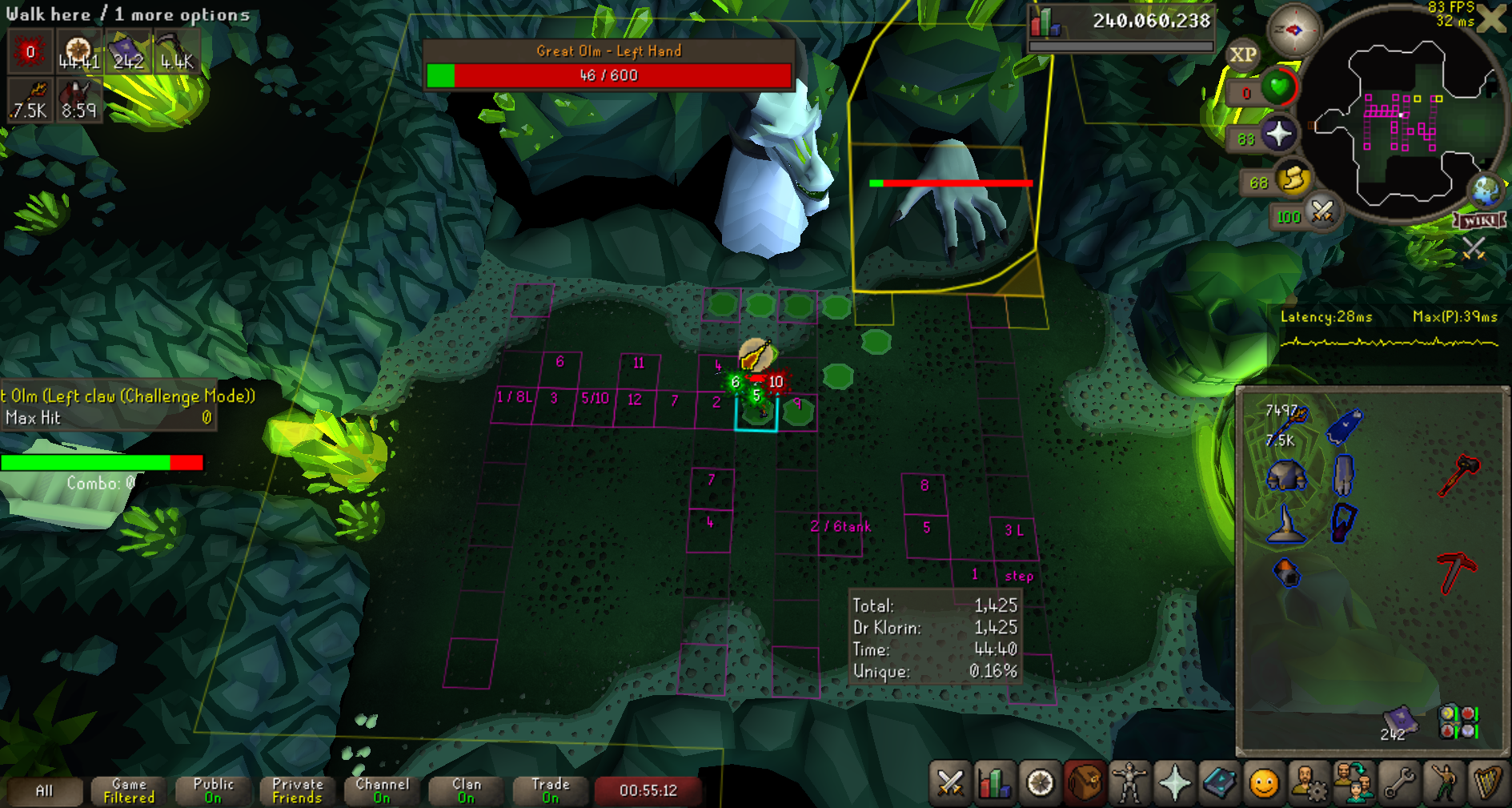
Task: Open the Spellbook tab
Action: (1219, 783)
